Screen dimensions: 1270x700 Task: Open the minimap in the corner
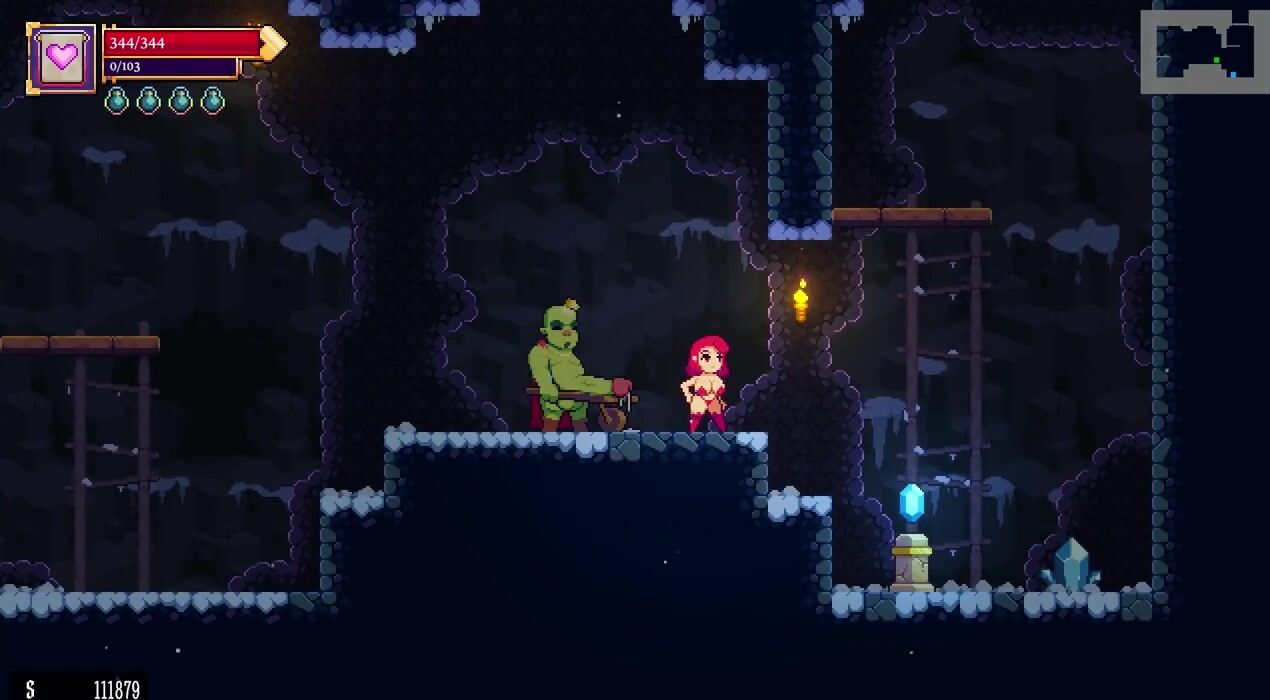tap(1204, 52)
